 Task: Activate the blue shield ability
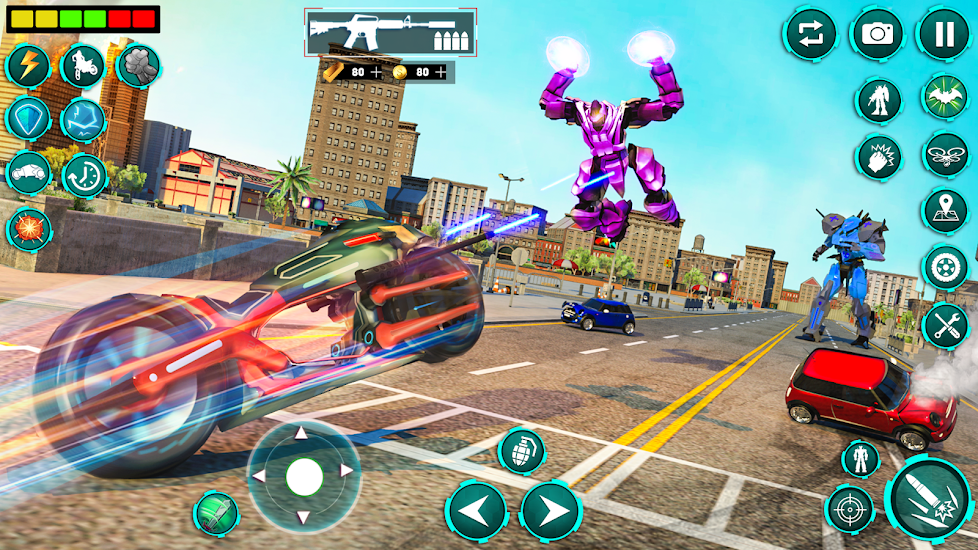click(28, 119)
